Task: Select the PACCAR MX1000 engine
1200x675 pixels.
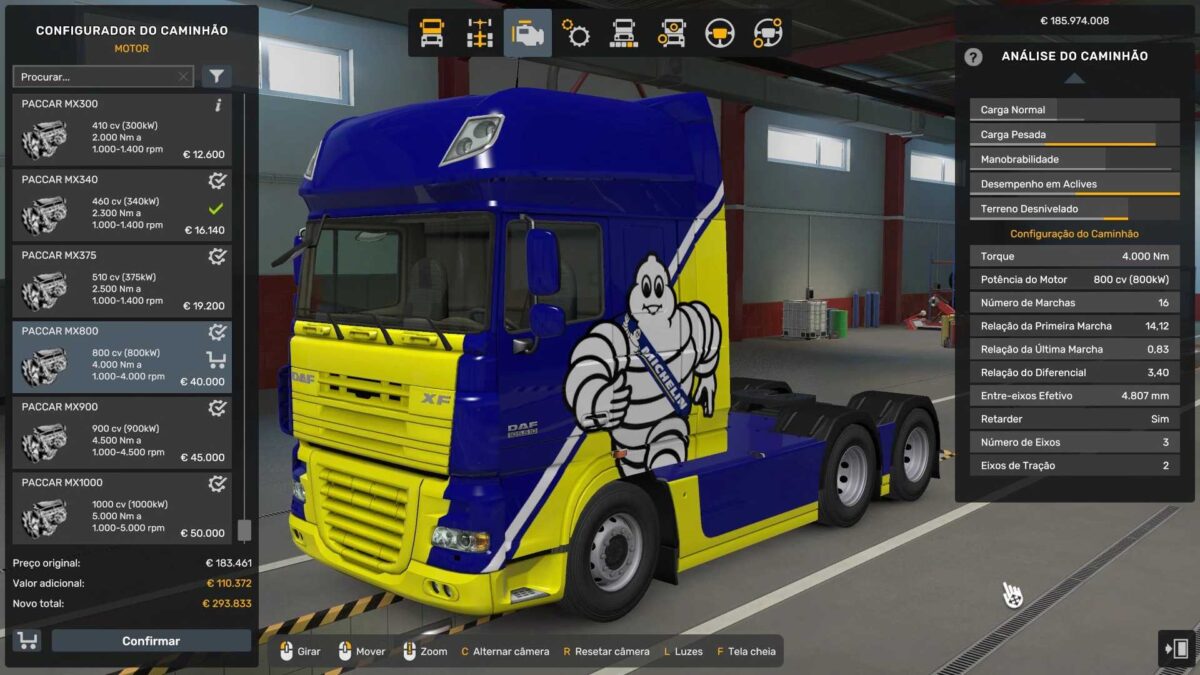Action: (121, 508)
